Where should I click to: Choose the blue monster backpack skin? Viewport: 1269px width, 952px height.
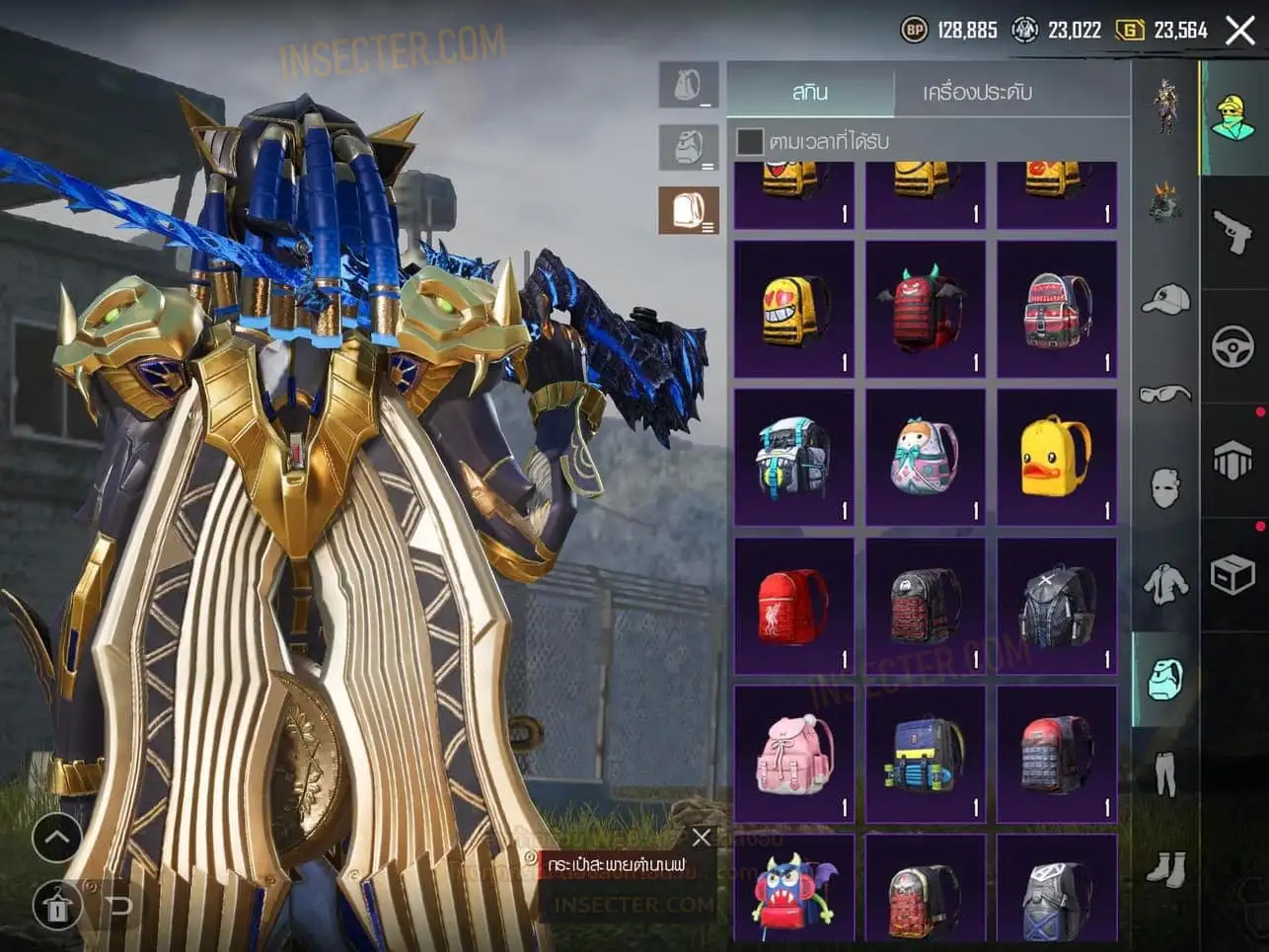pyautogui.click(x=793, y=891)
